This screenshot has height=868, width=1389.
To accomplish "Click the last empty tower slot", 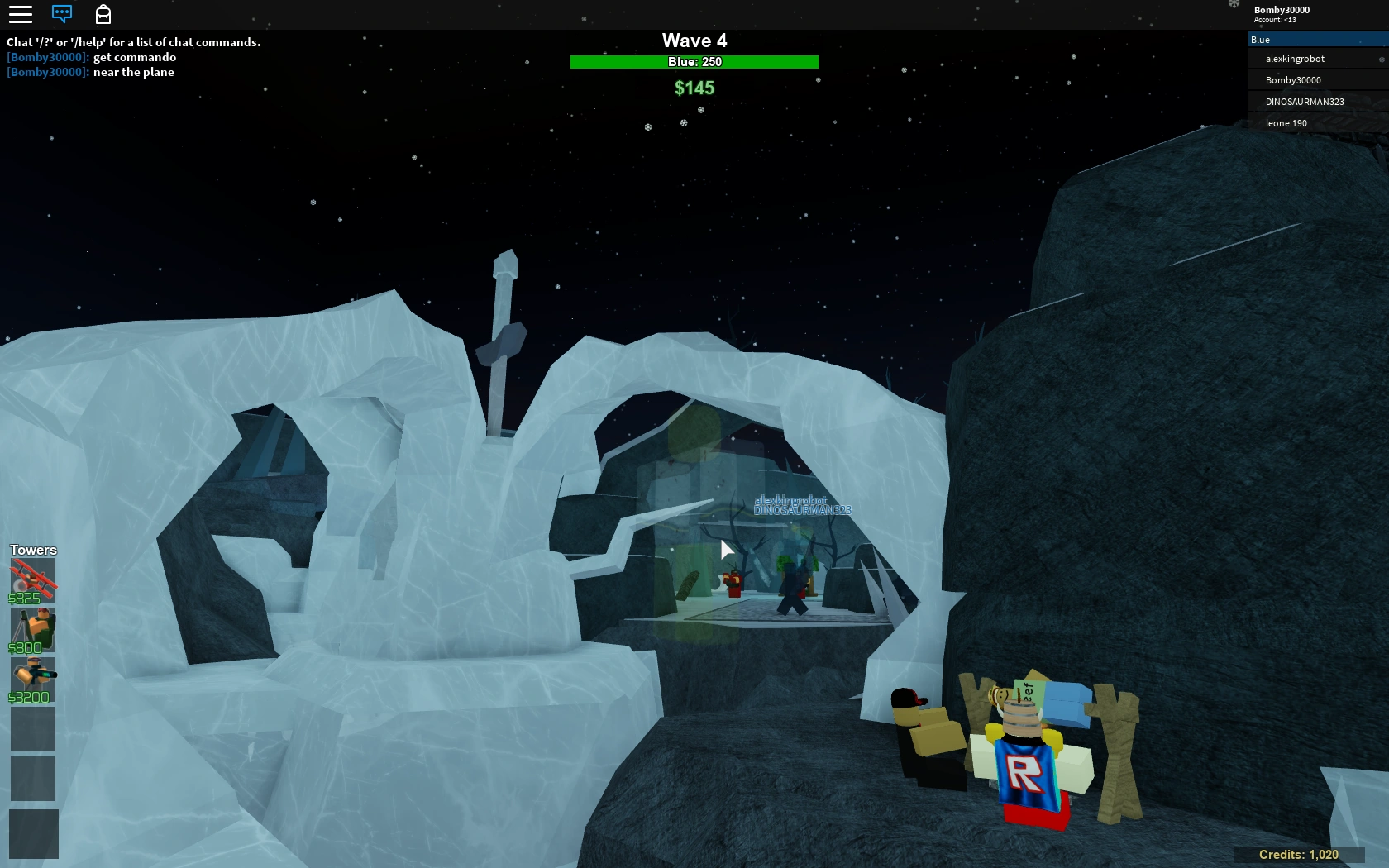I will click(x=33, y=833).
